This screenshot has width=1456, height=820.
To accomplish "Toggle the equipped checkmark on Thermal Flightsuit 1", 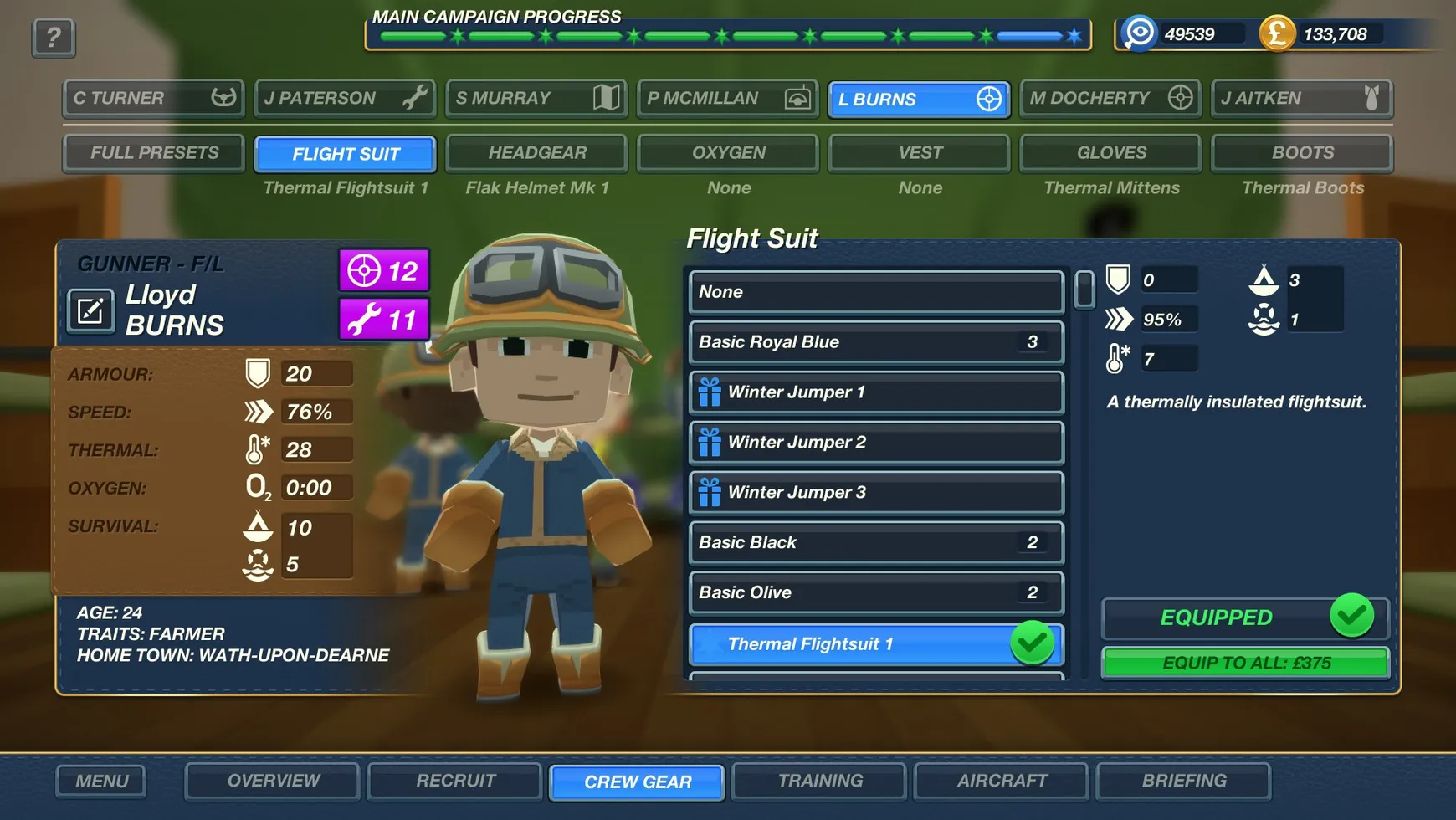I will click(1033, 643).
